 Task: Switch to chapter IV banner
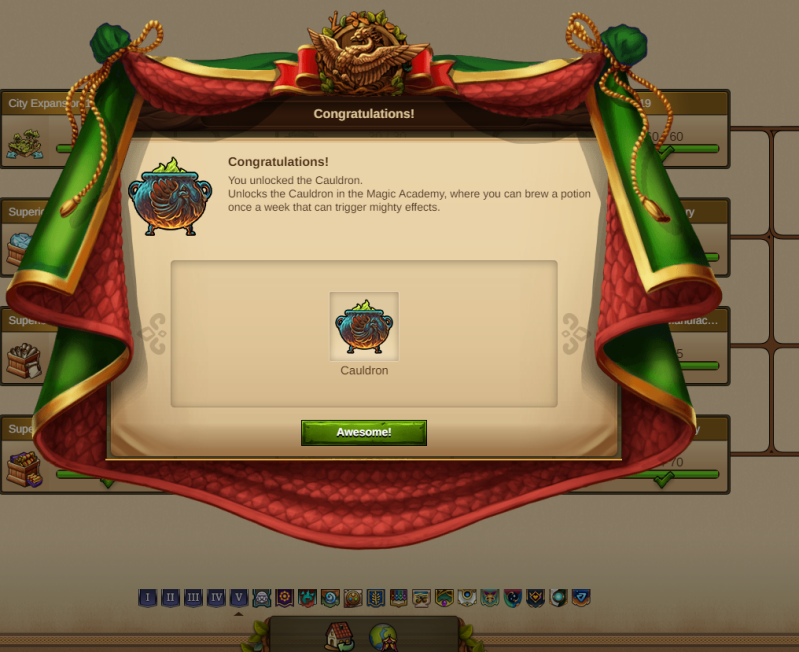tap(216, 598)
